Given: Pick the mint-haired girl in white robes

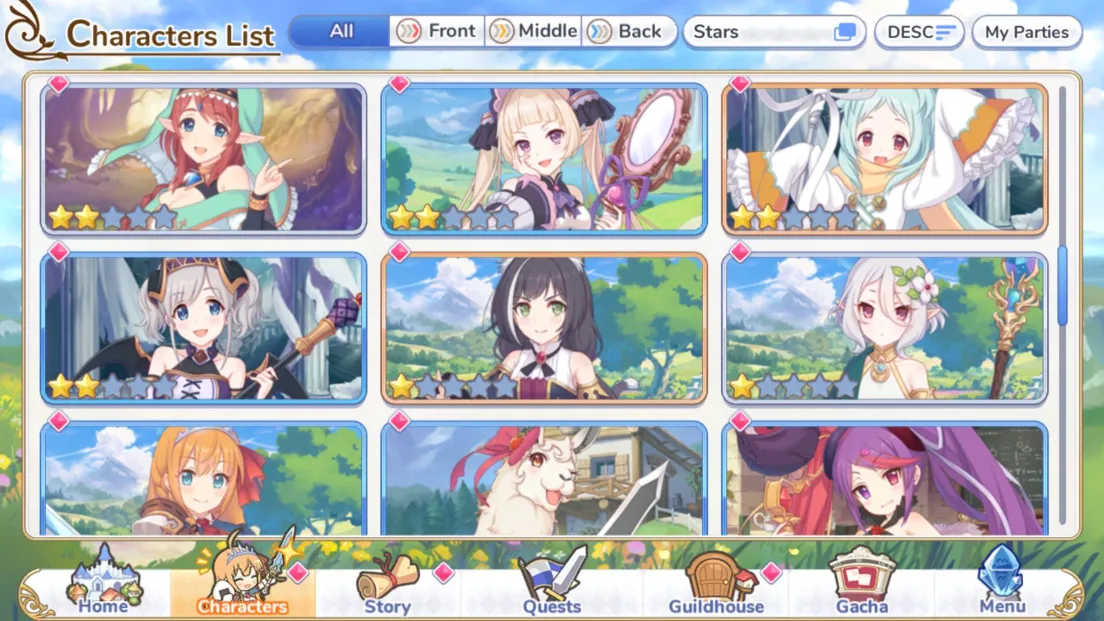Looking at the screenshot, I should 884,159.
